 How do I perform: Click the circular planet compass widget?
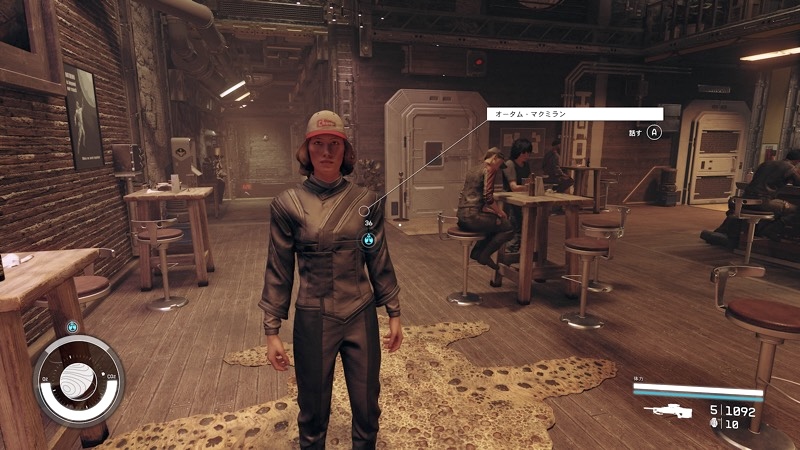pyautogui.click(x=79, y=382)
